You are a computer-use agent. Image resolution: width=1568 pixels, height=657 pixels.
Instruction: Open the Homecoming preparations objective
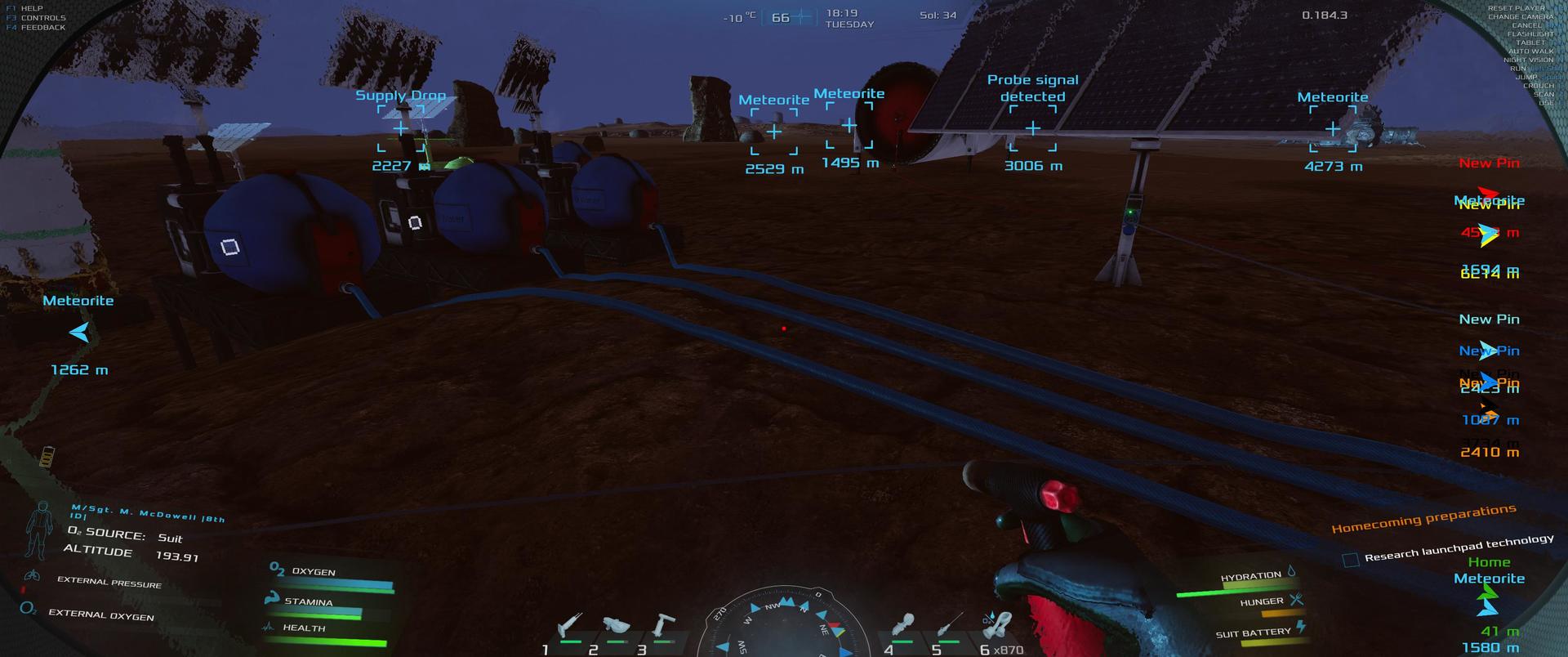tap(1423, 519)
